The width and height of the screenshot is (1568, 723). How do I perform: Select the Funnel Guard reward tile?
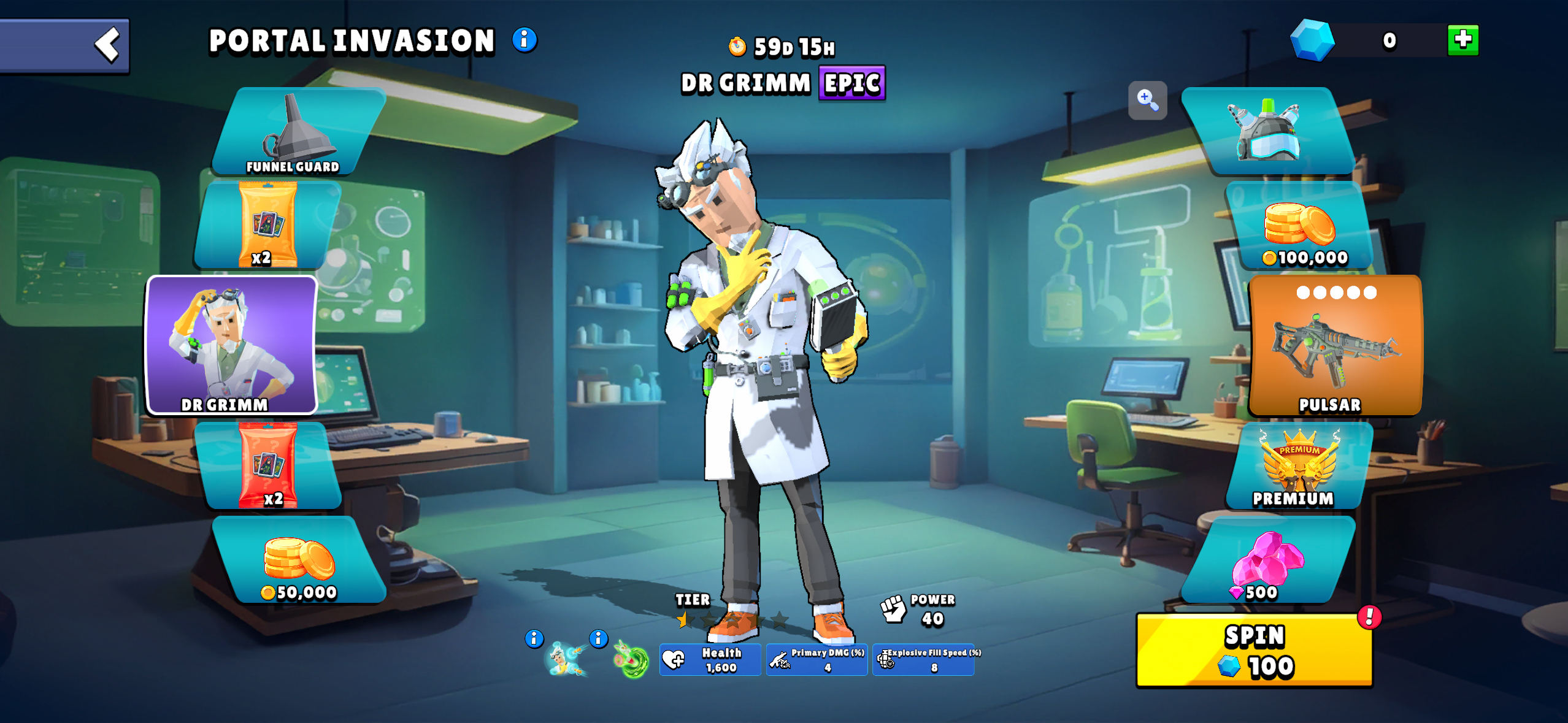coord(298,132)
